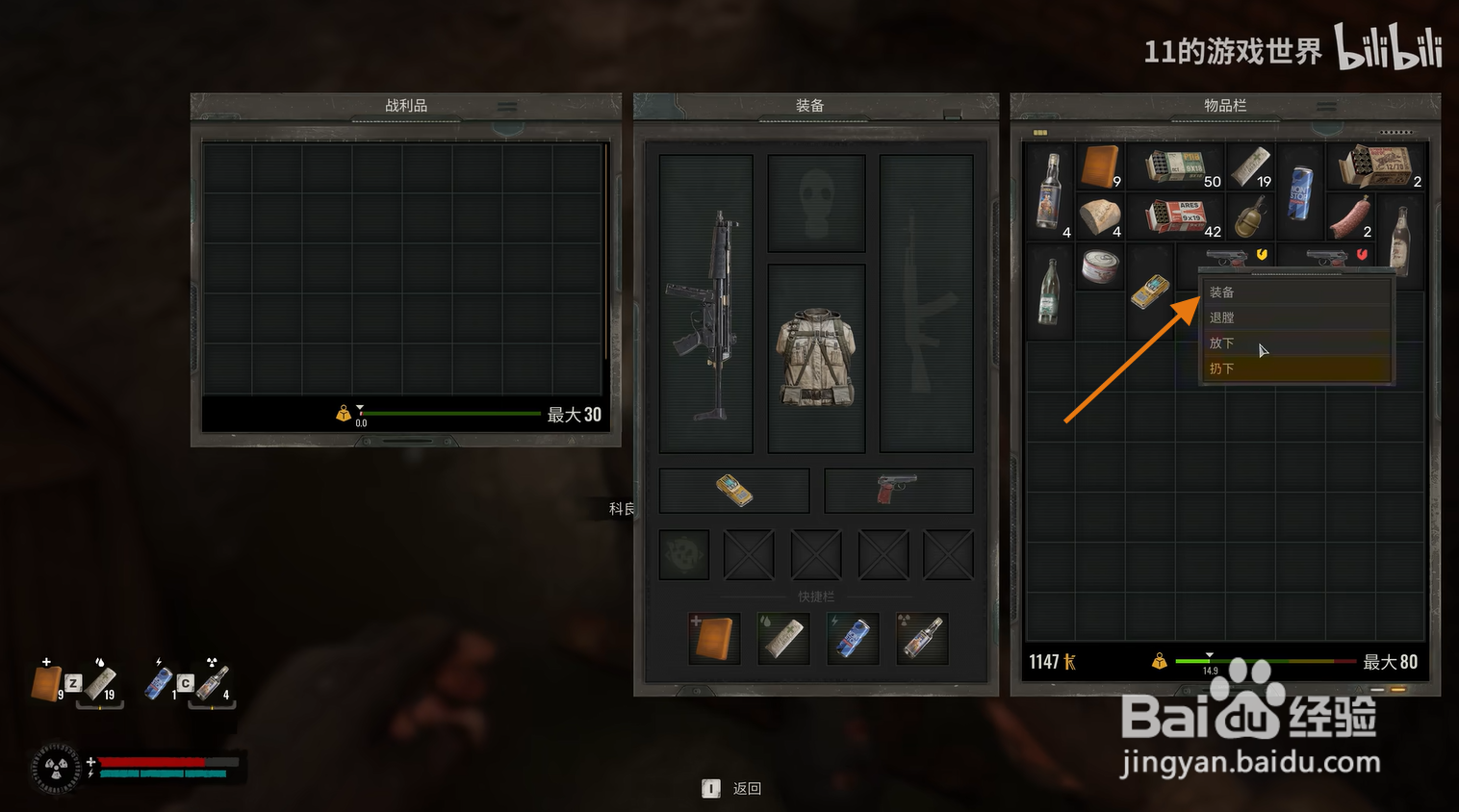Select the canned food tin
Viewport: 1459px width, 812px height.
point(1099,266)
